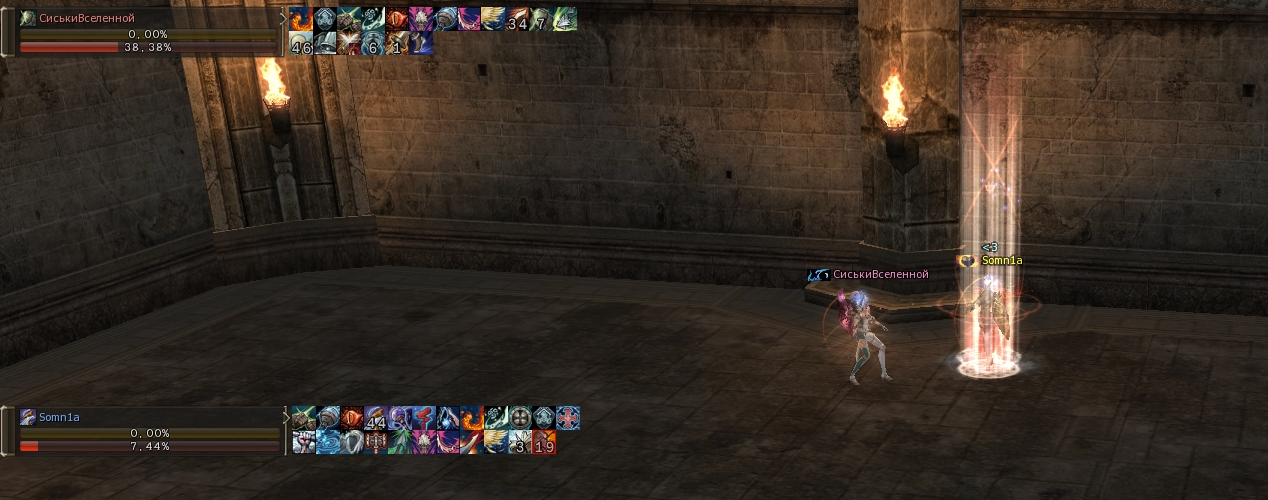Select the buff icon with number 7
The width and height of the screenshot is (1268, 500).
click(x=541, y=19)
